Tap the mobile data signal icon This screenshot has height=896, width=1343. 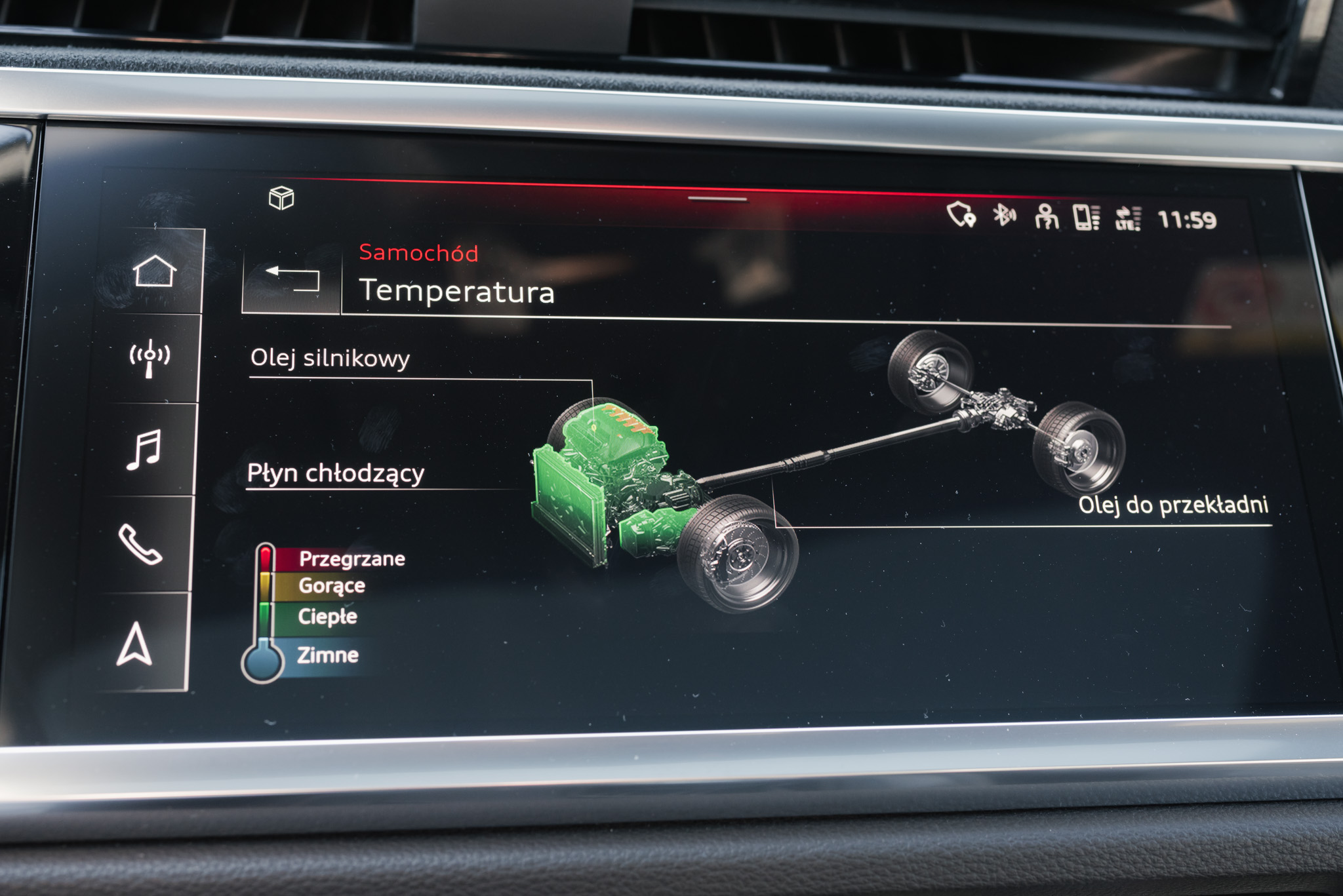[x=1128, y=218]
